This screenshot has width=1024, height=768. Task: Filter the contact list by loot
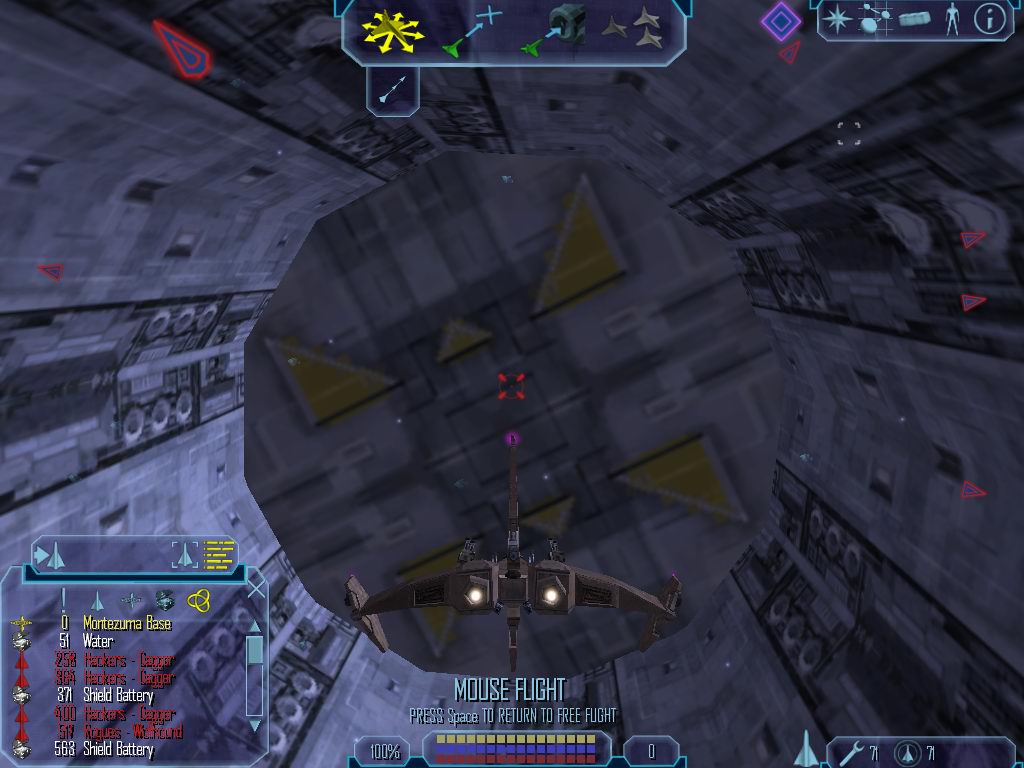[165, 600]
